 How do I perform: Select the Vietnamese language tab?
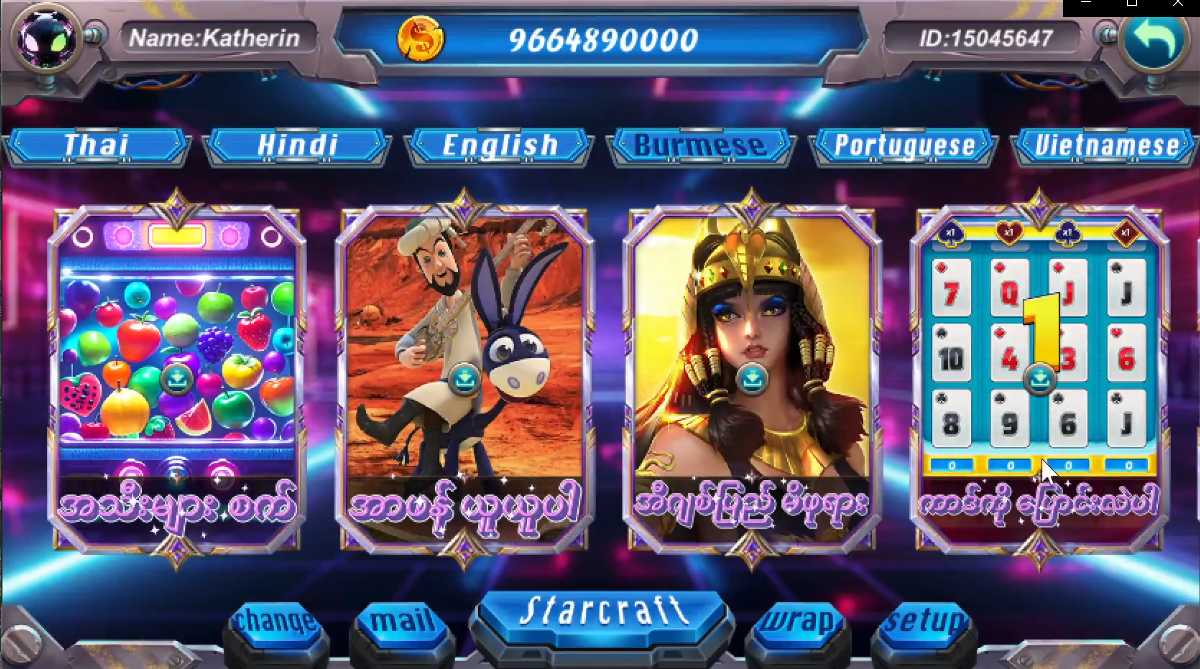point(1106,146)
